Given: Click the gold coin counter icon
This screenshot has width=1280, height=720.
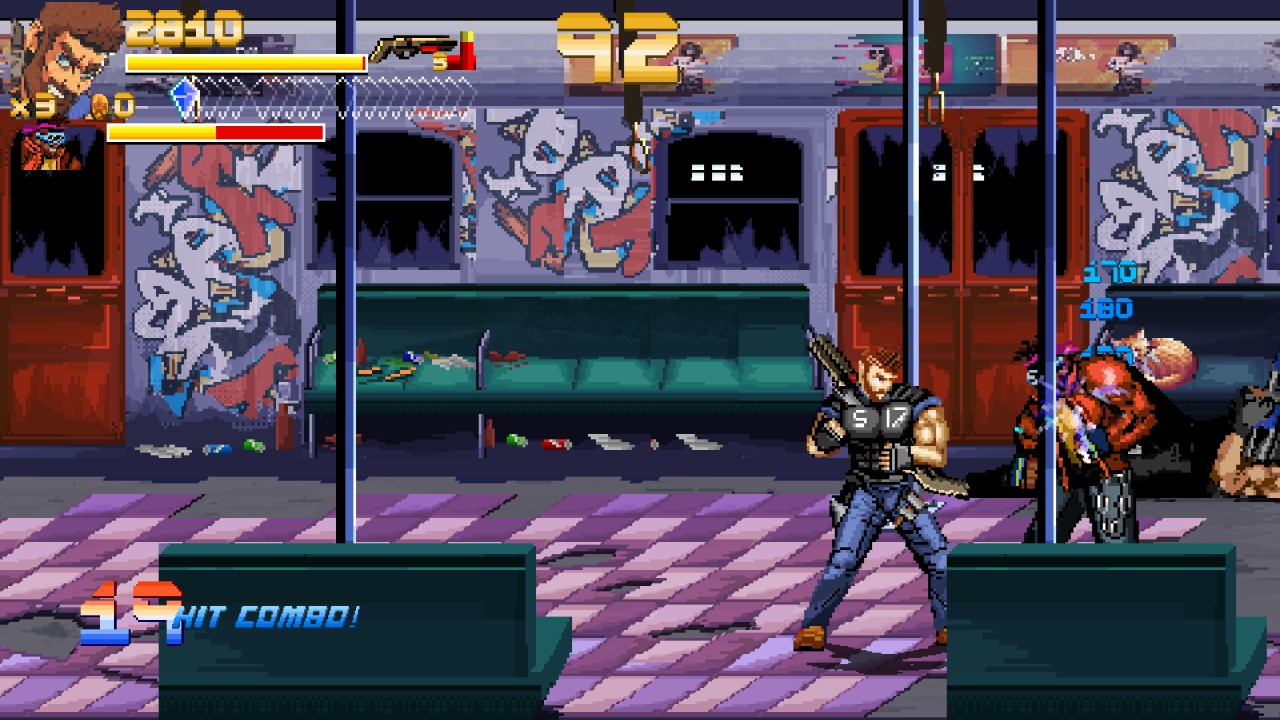Looking at the screenshot, I should pyautogui.click(x=101, y=105).
